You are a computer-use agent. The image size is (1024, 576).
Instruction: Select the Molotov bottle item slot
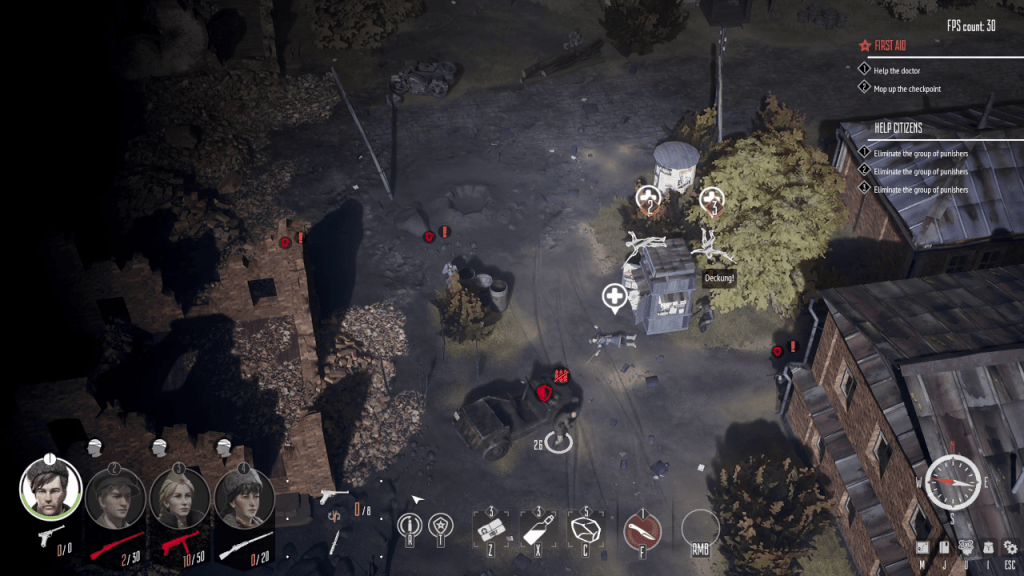pos(539,529)
